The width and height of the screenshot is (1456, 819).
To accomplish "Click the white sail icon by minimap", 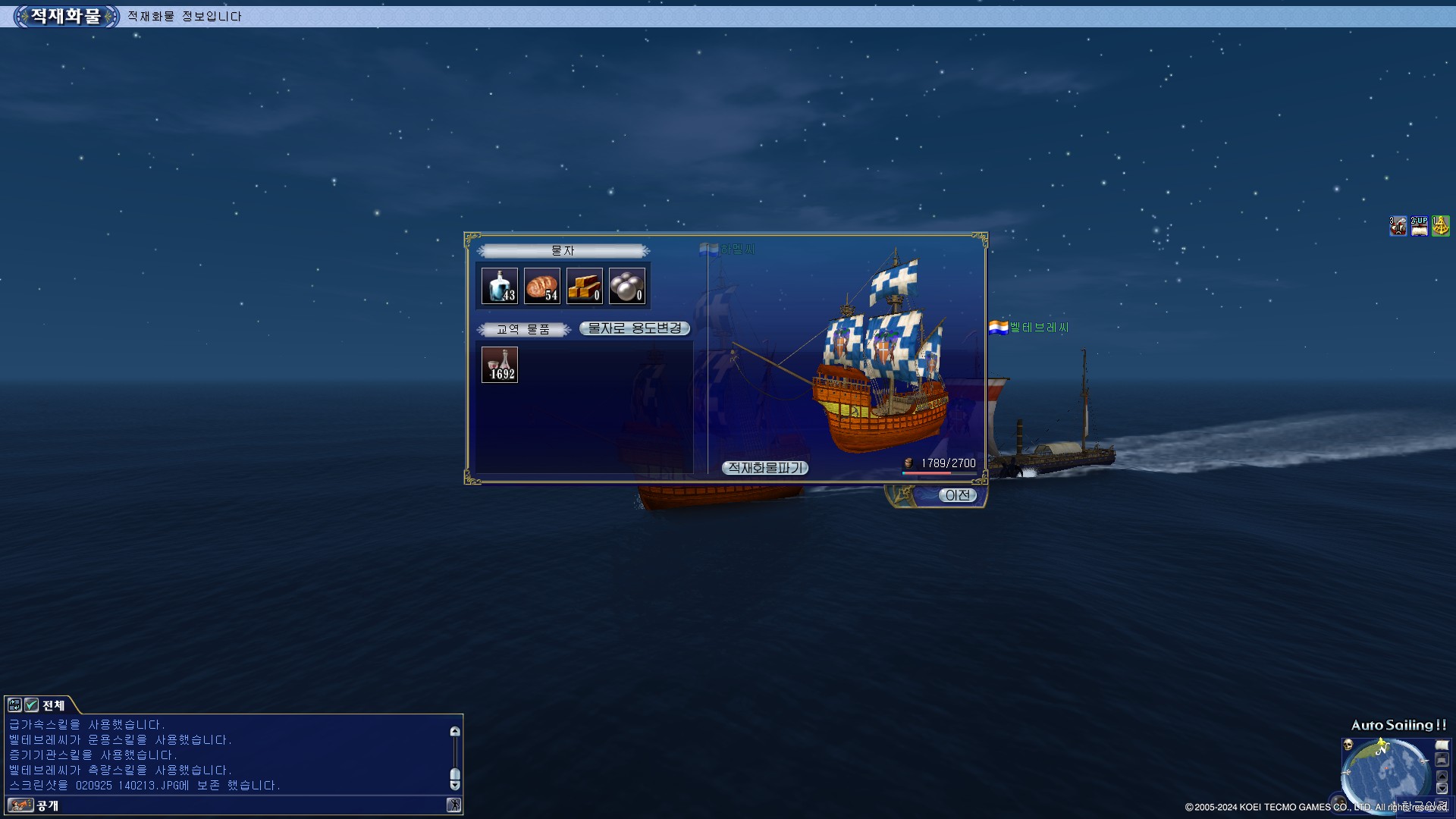I will tap(1442, 745).
